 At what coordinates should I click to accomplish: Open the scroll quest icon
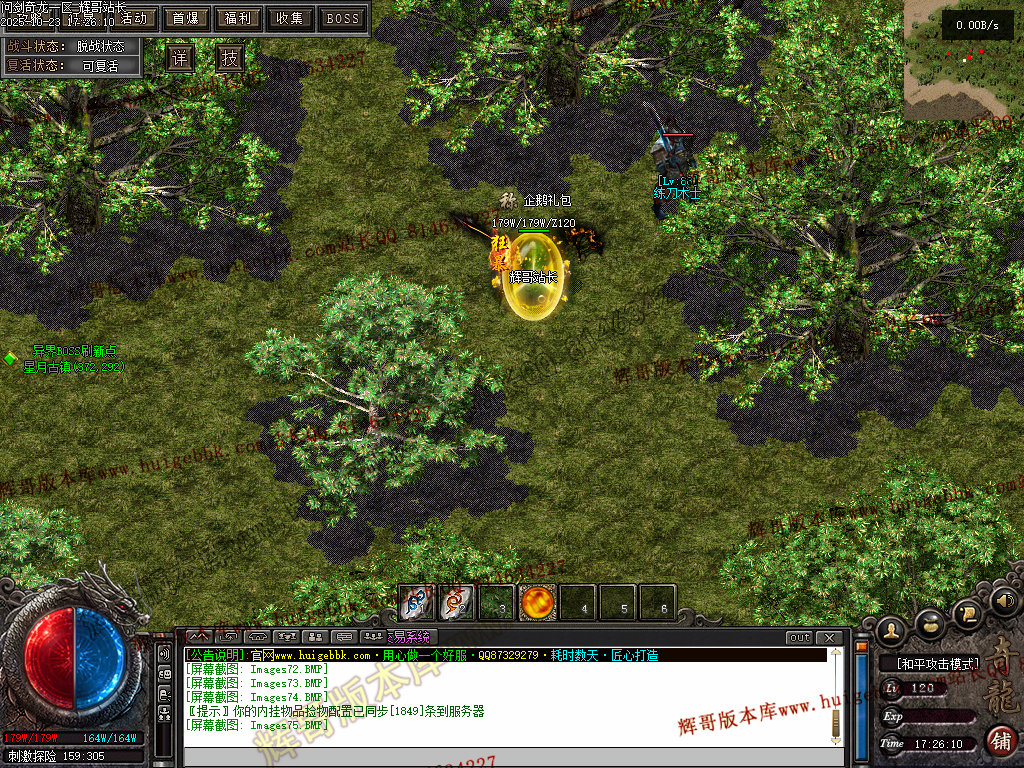pyautogui.click(x=967, y=612)
